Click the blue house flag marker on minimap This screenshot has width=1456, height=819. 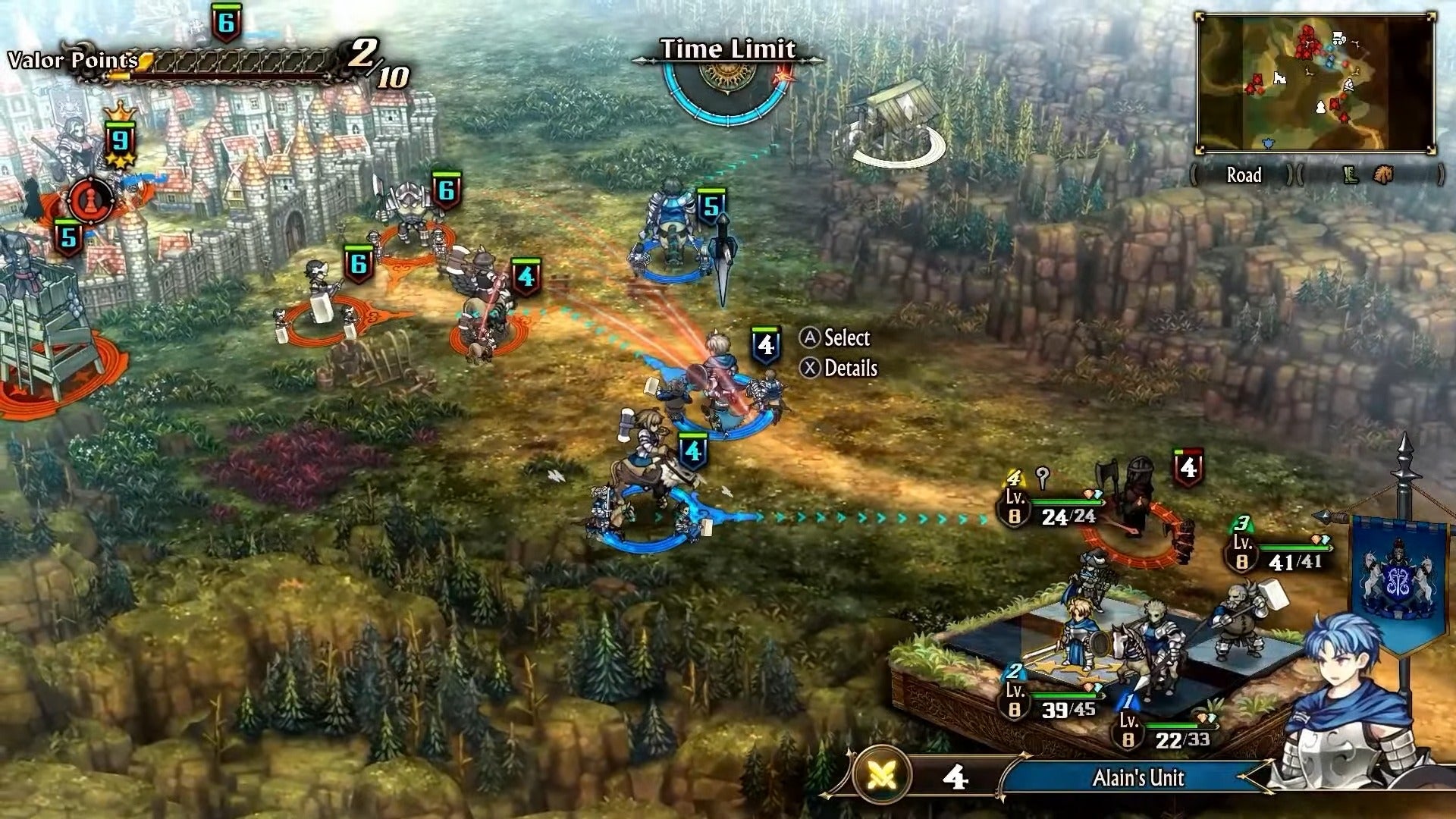pos(1267,144)
